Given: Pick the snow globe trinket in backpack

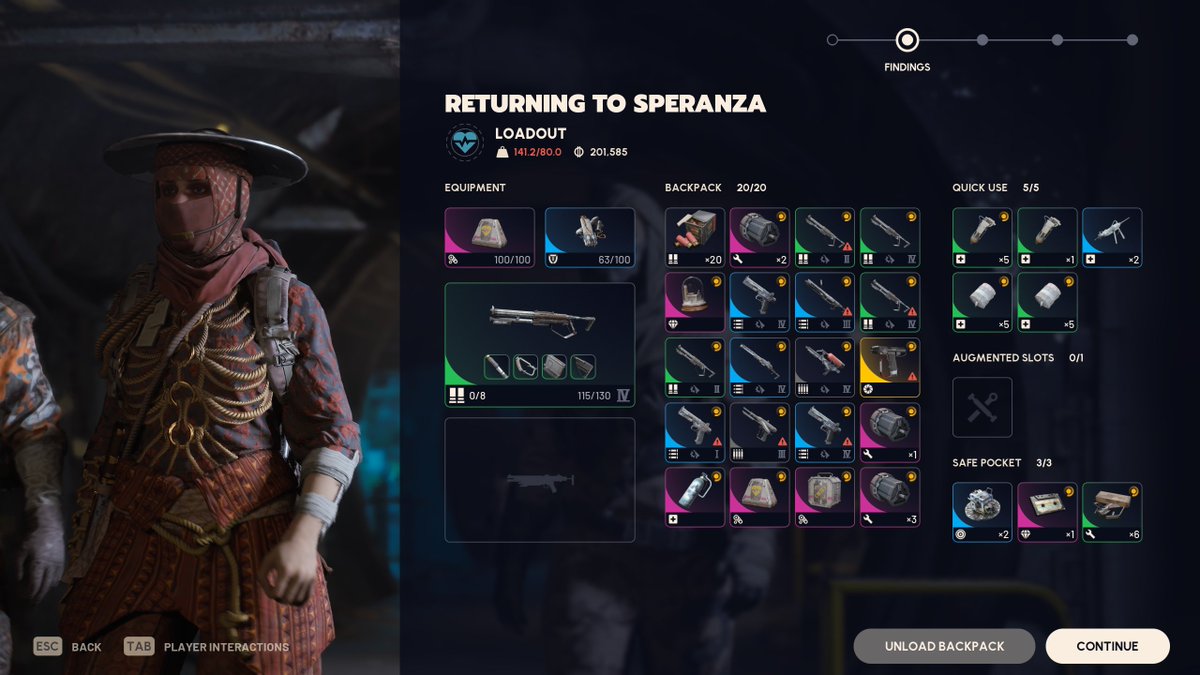Looking at the screenshot, I should [695, 302].
